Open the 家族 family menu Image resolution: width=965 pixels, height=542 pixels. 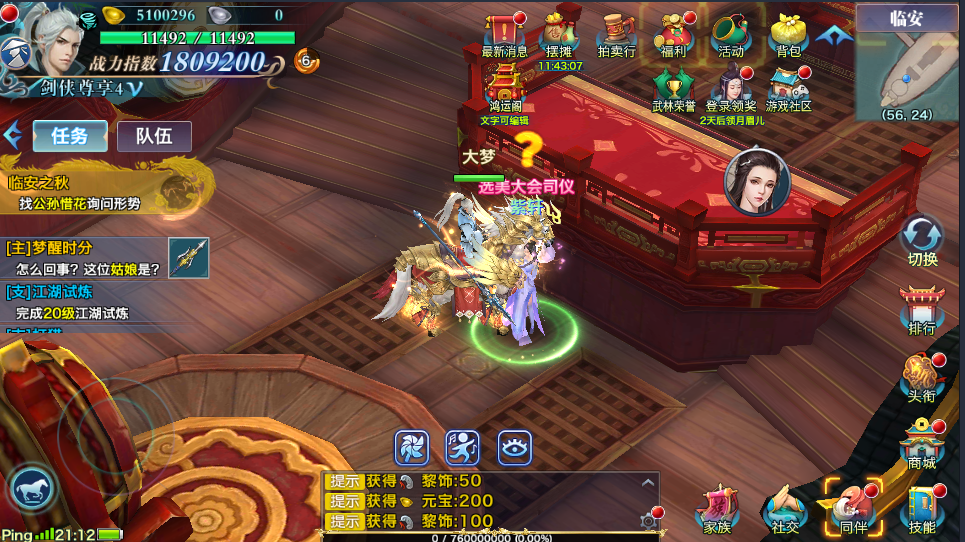pos(717,510)
